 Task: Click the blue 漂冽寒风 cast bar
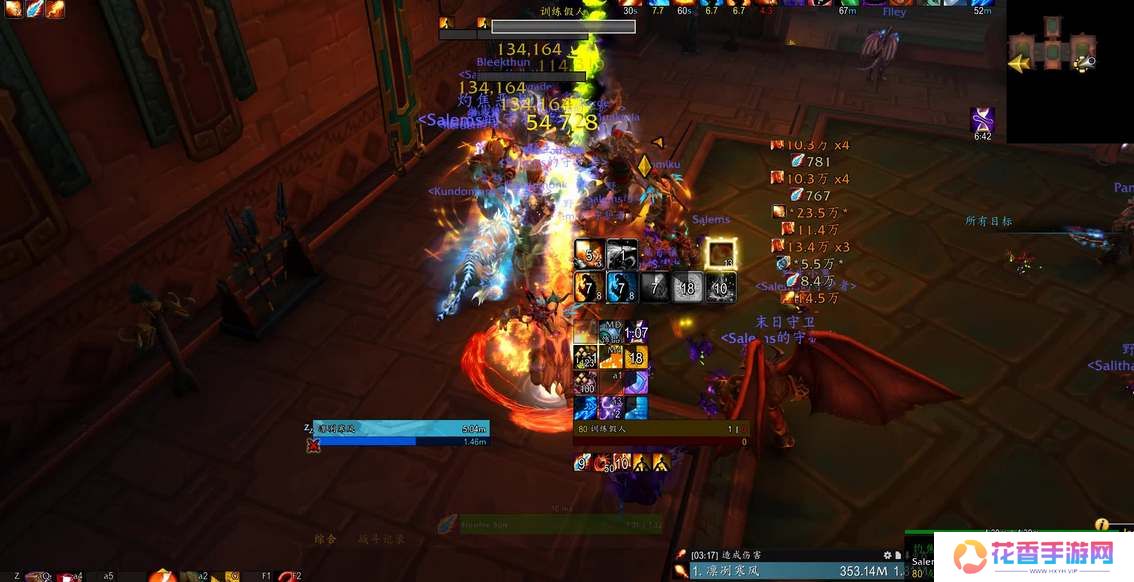coord(402,428)
